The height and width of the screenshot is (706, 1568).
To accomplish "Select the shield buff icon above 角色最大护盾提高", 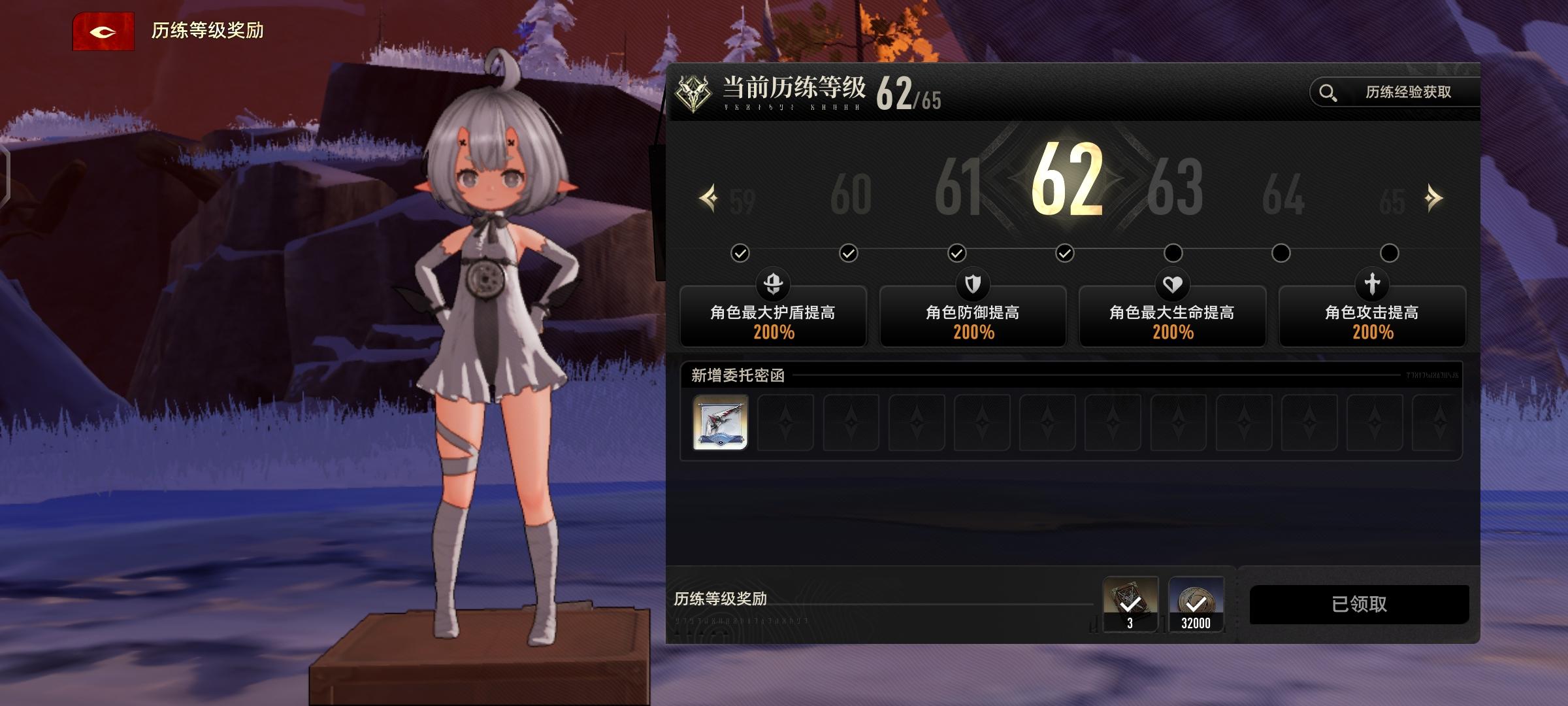I will point(773,286).
